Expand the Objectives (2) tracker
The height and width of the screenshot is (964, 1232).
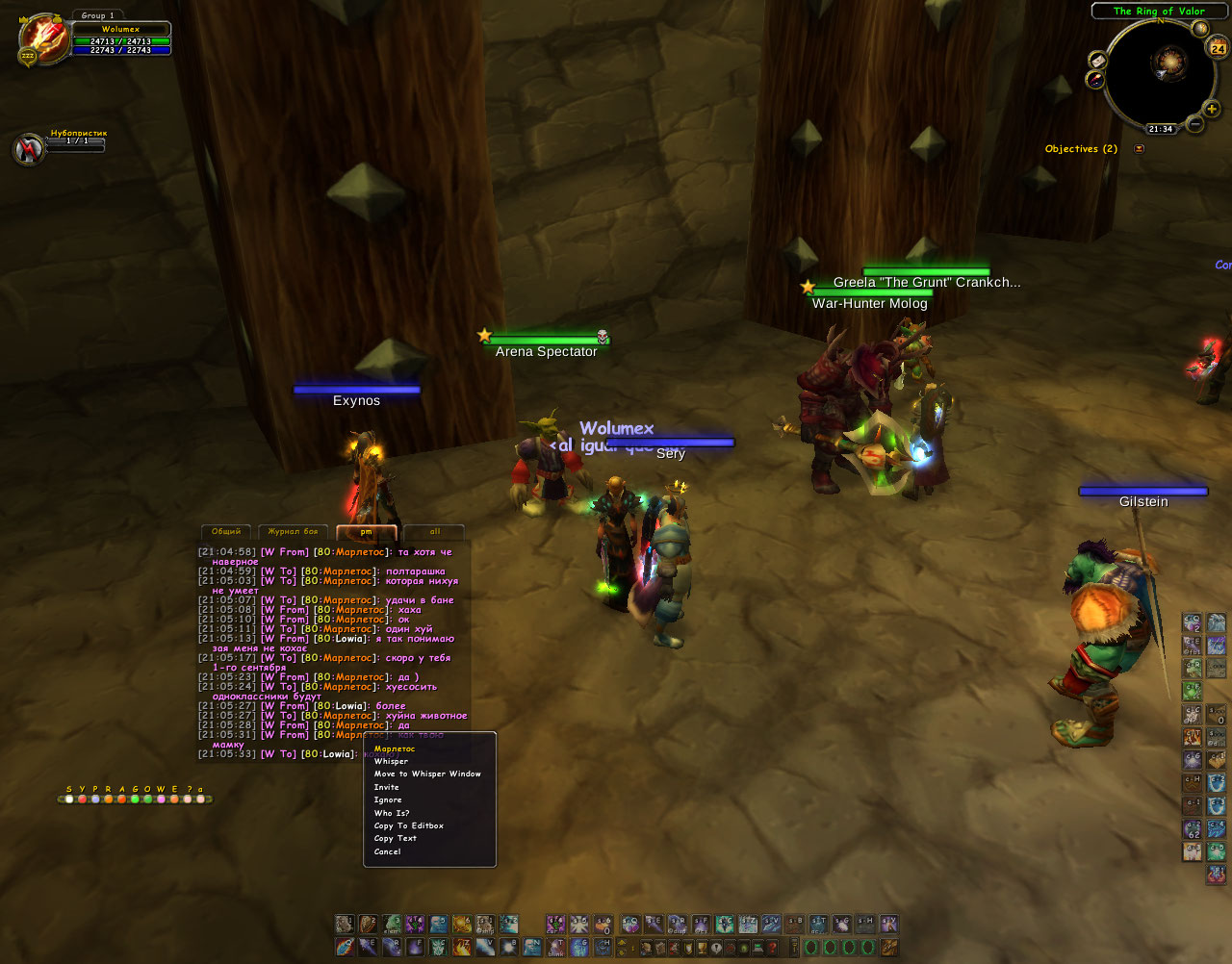click(1140, 149)
